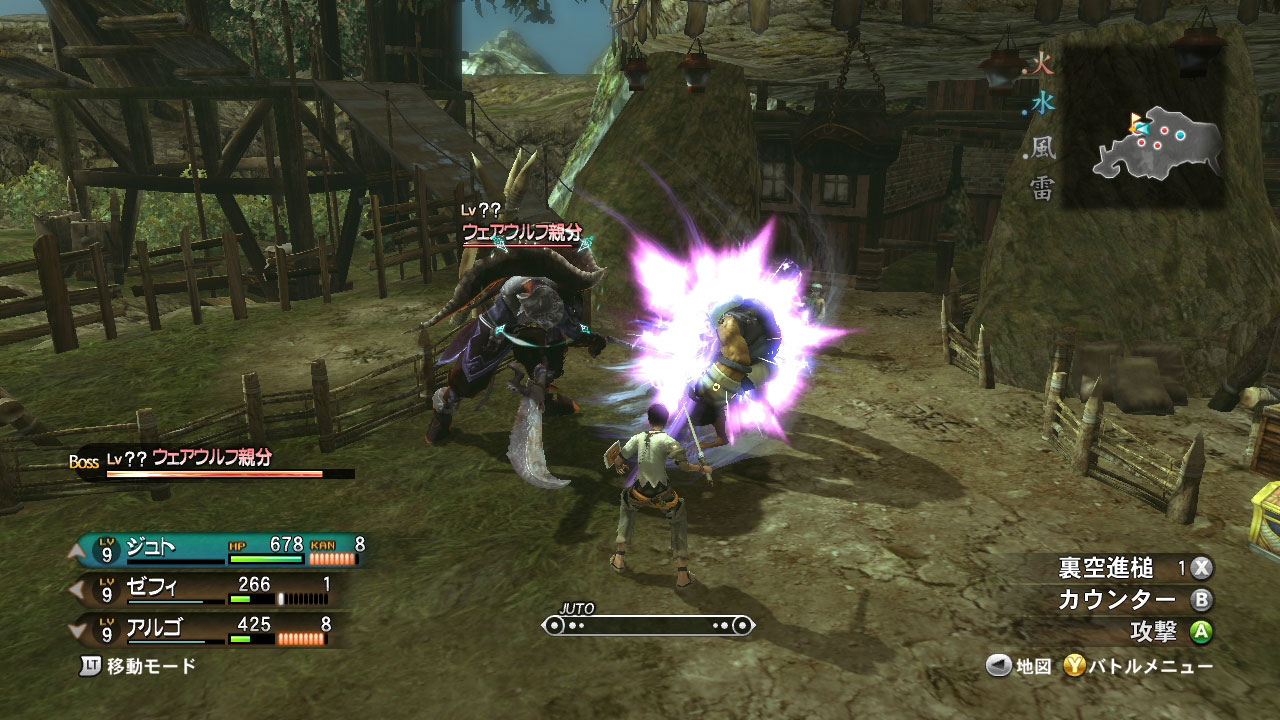
Task: Select the 水 water element
Action: [1043, 105]
